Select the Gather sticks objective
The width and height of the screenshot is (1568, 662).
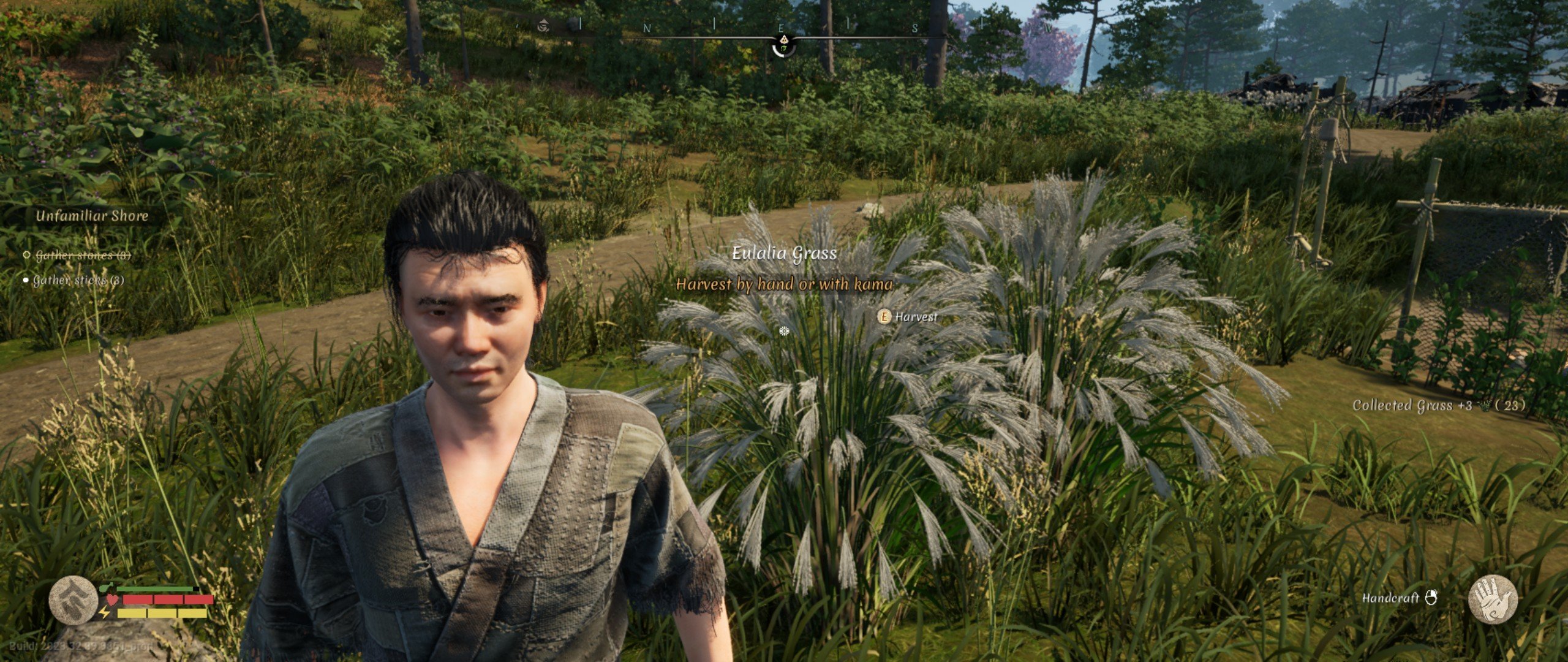coord(78,280)
